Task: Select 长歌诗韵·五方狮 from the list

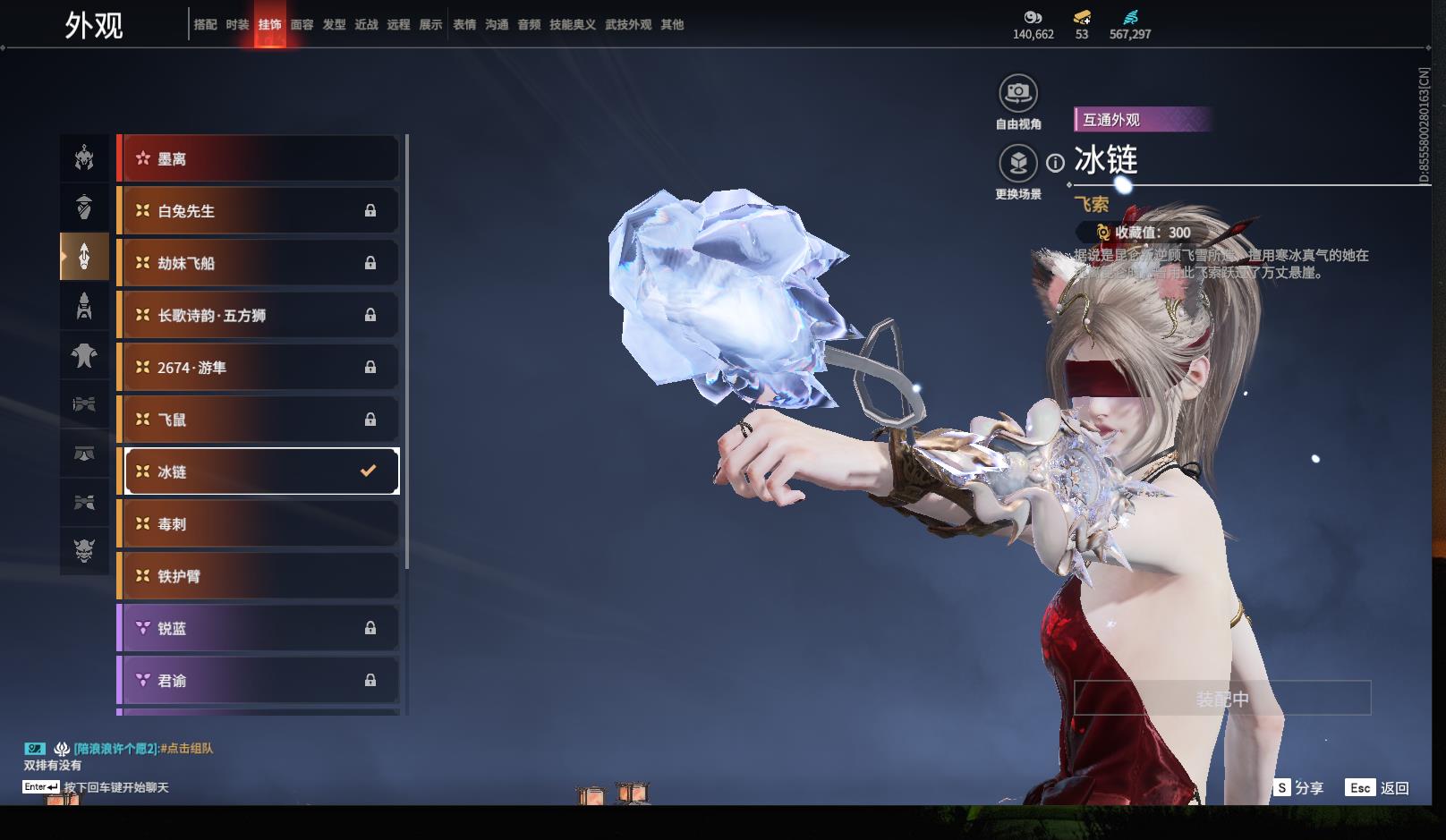Action: 259,315
